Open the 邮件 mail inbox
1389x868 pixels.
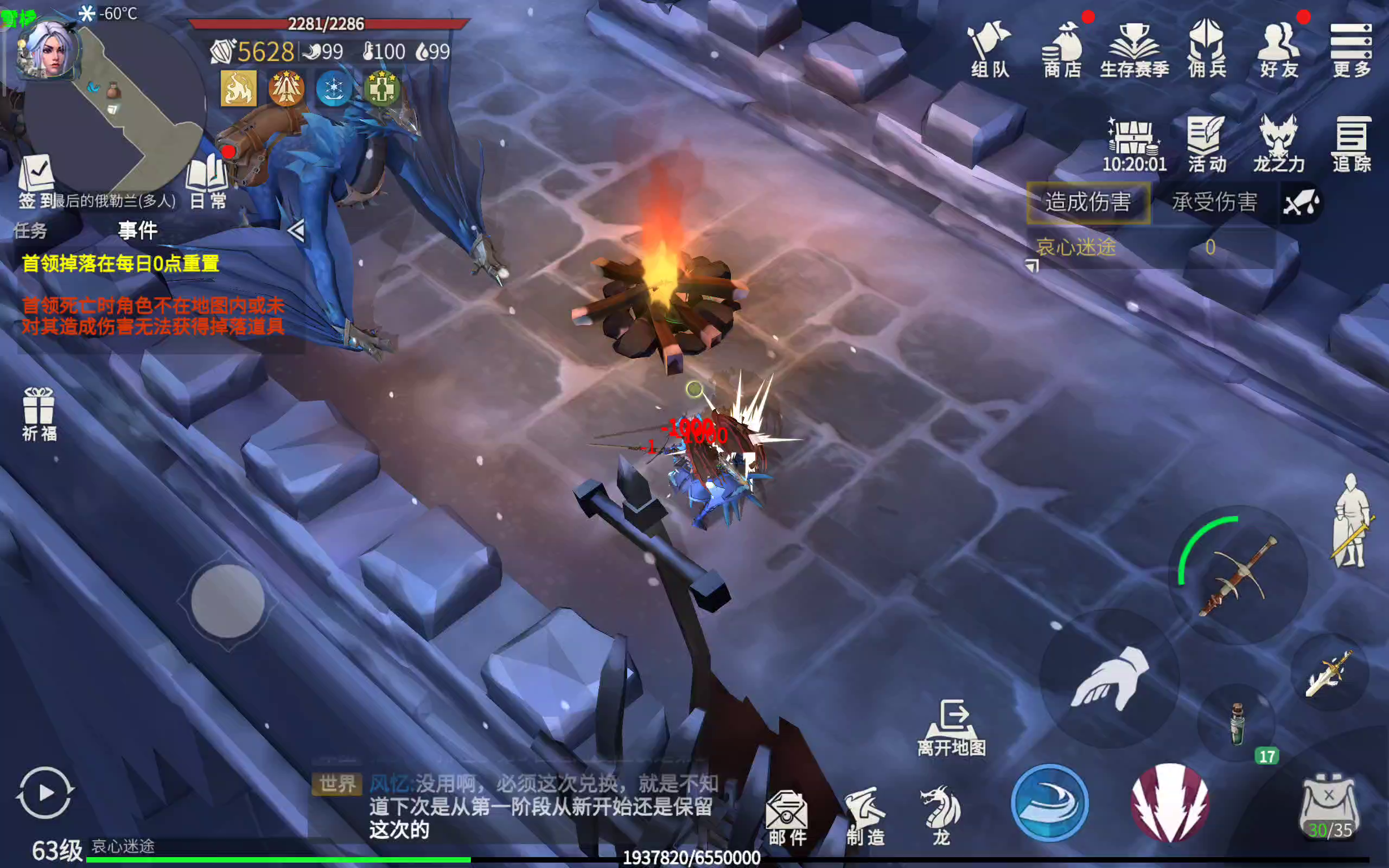click(x=787, y=818)
